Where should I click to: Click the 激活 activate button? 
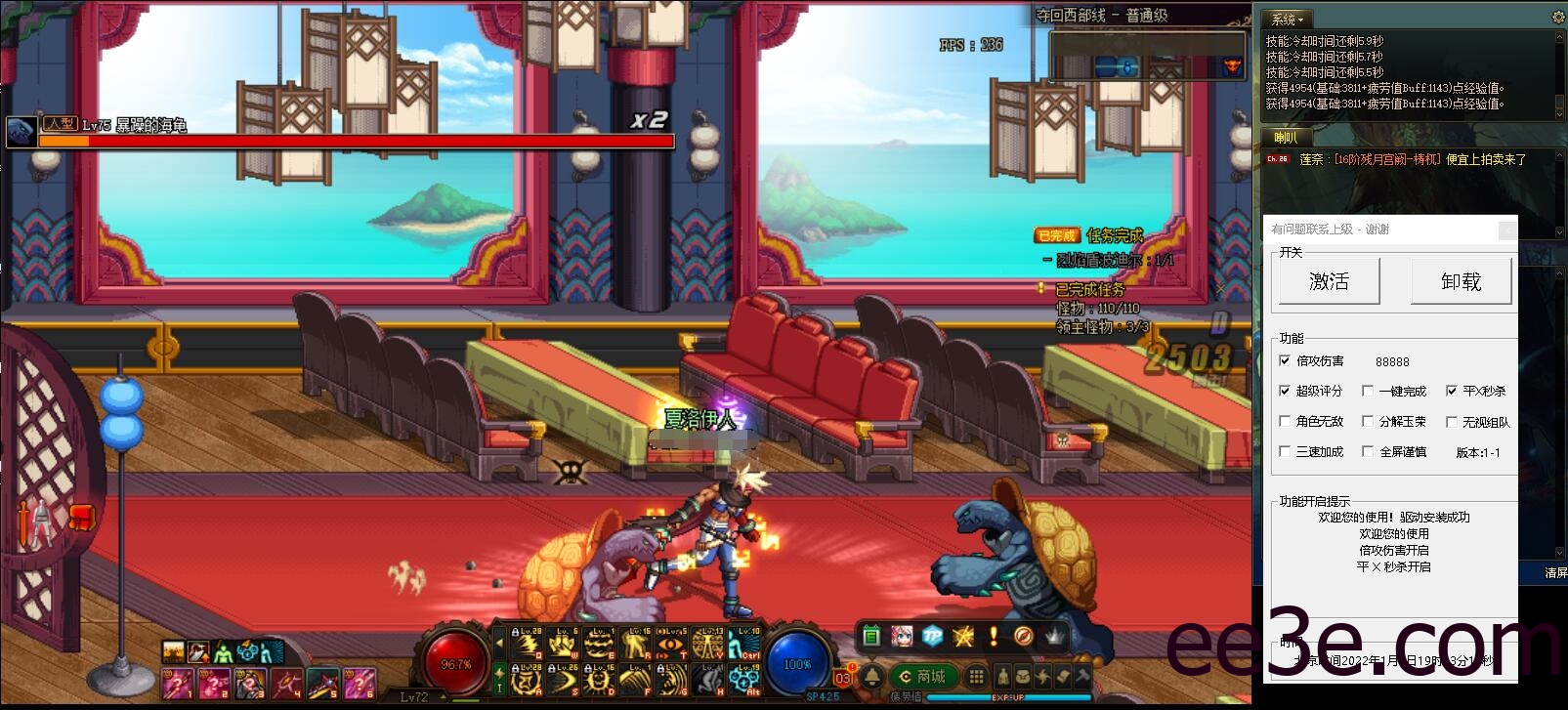(1329, 282)
